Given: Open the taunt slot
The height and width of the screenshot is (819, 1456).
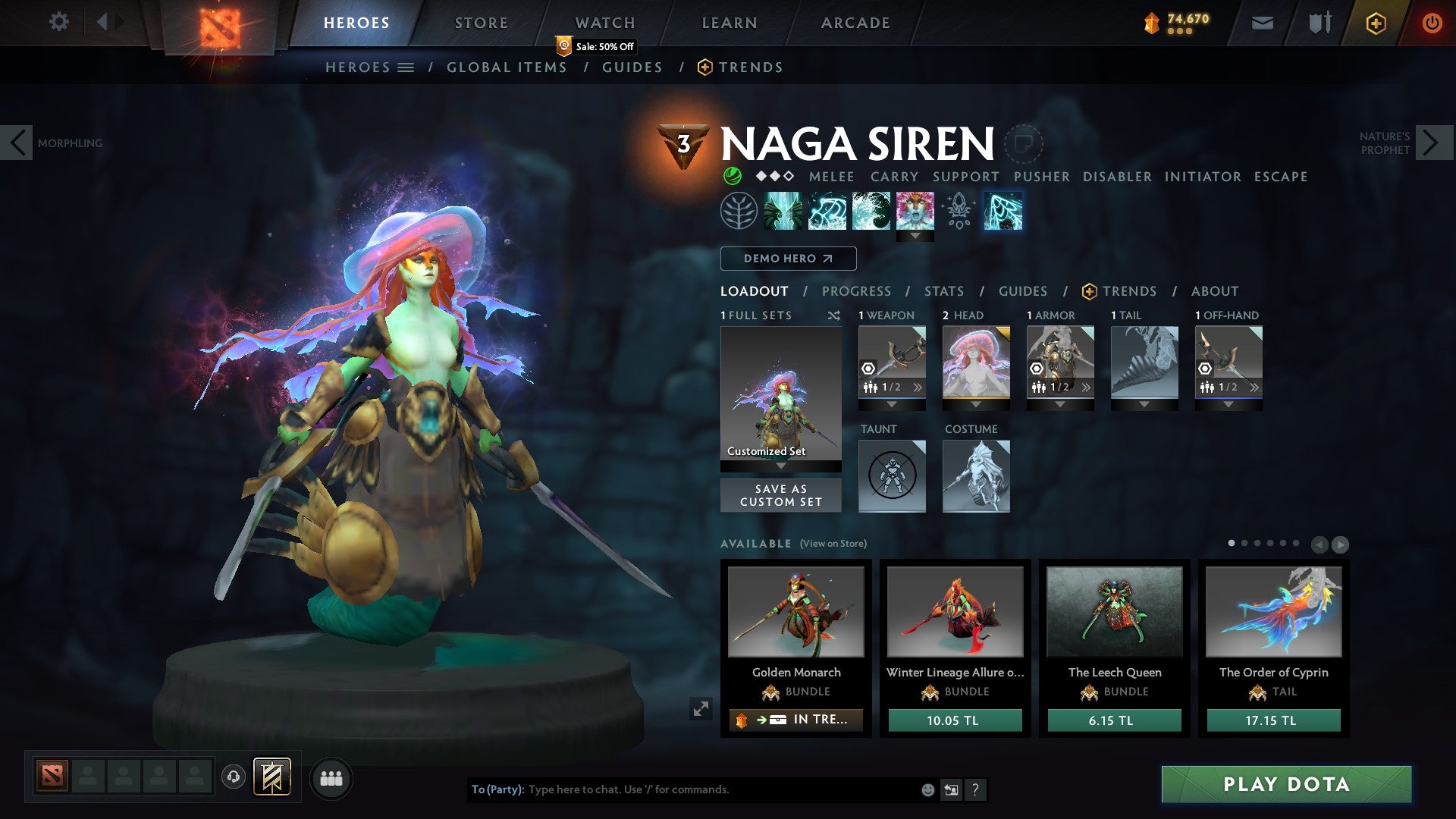Looking at the screenshot, I should (x=892, y=476).
